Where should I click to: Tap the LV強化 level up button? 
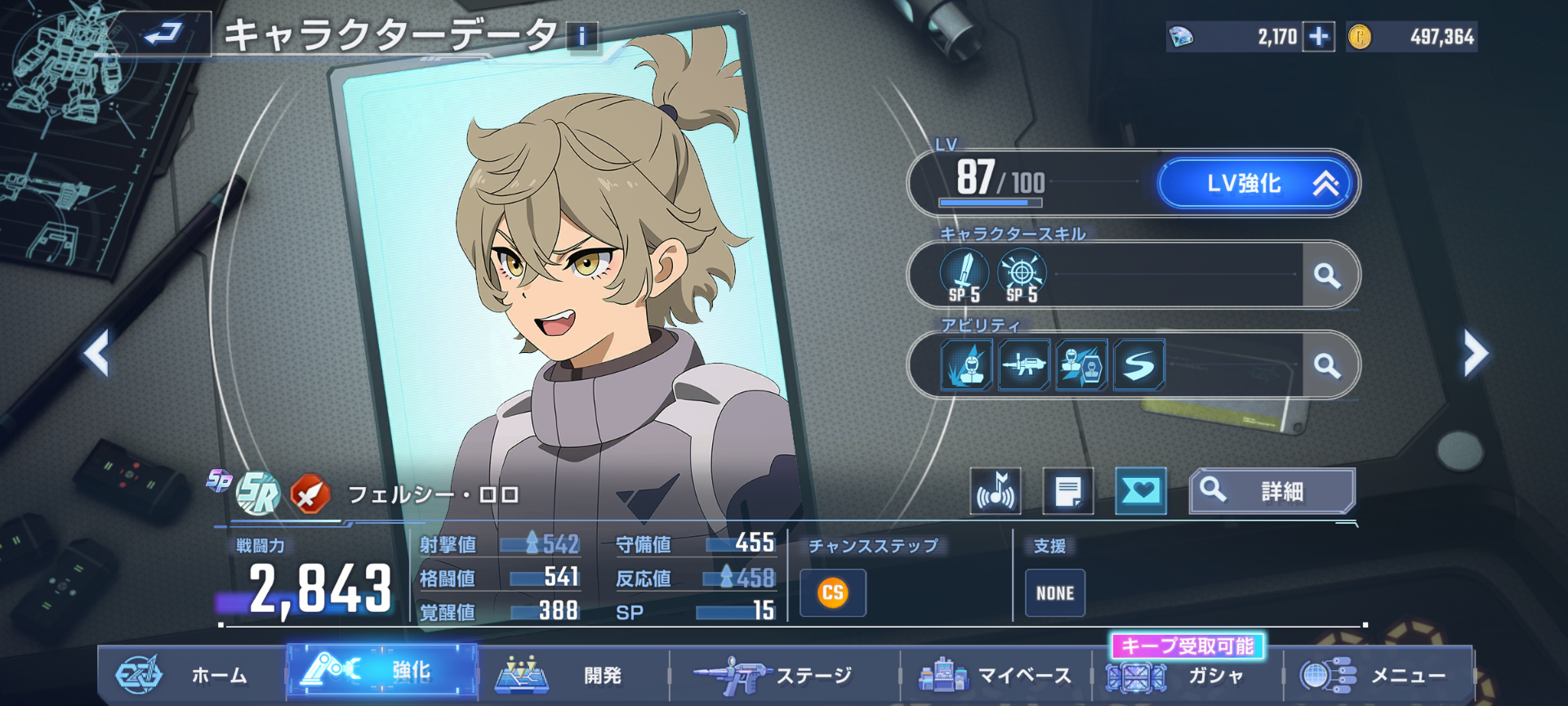point(1258,183)
